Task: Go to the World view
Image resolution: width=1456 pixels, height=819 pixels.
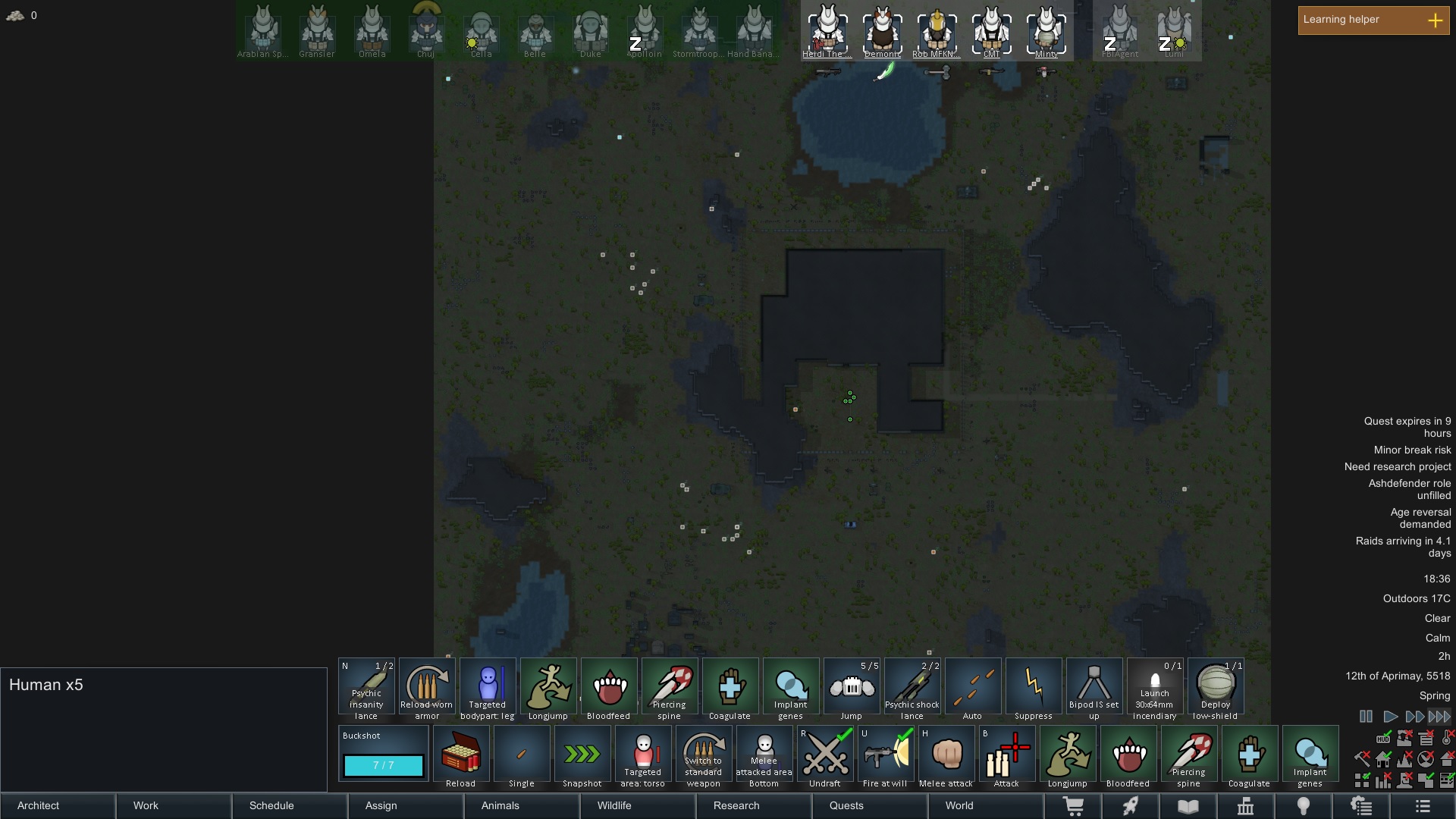Action: pos(985,805)
